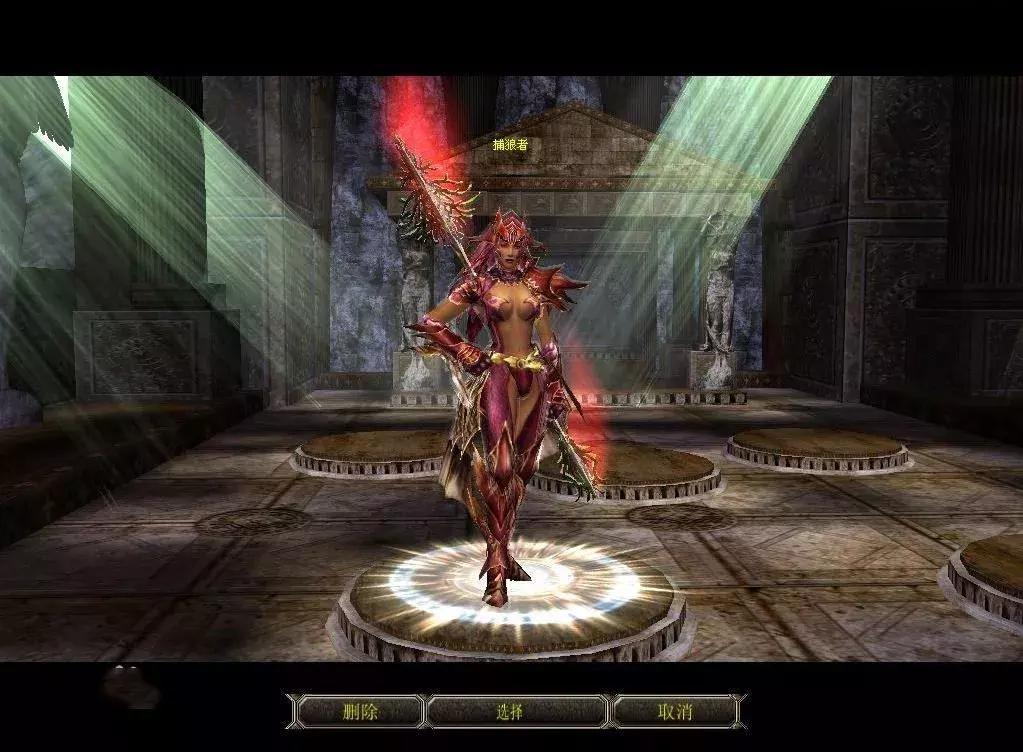
Task: Cancel using the 取消 button
Action: [x=674, y=712]
